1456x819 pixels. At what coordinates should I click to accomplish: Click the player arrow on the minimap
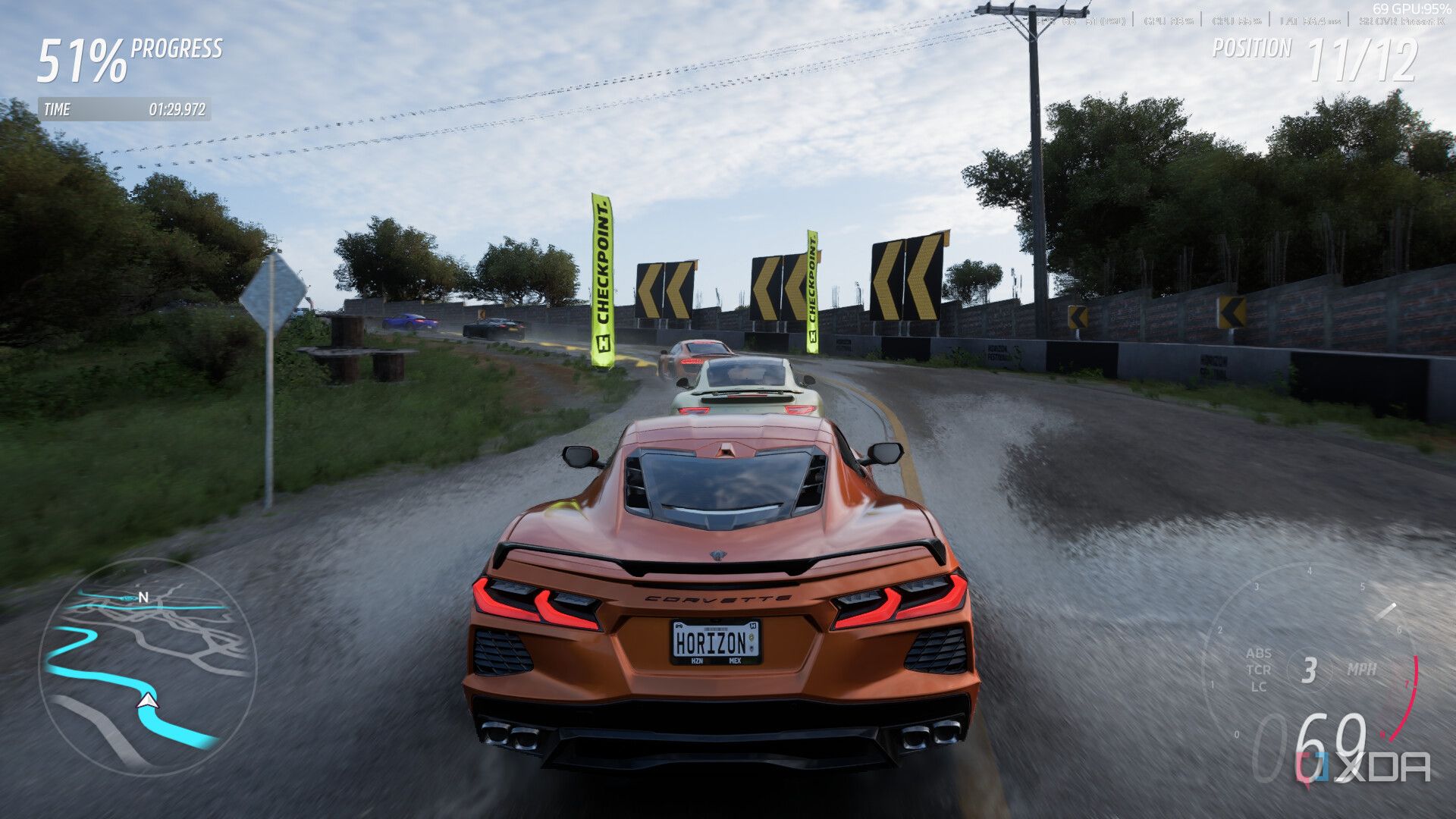click(149, 701)
